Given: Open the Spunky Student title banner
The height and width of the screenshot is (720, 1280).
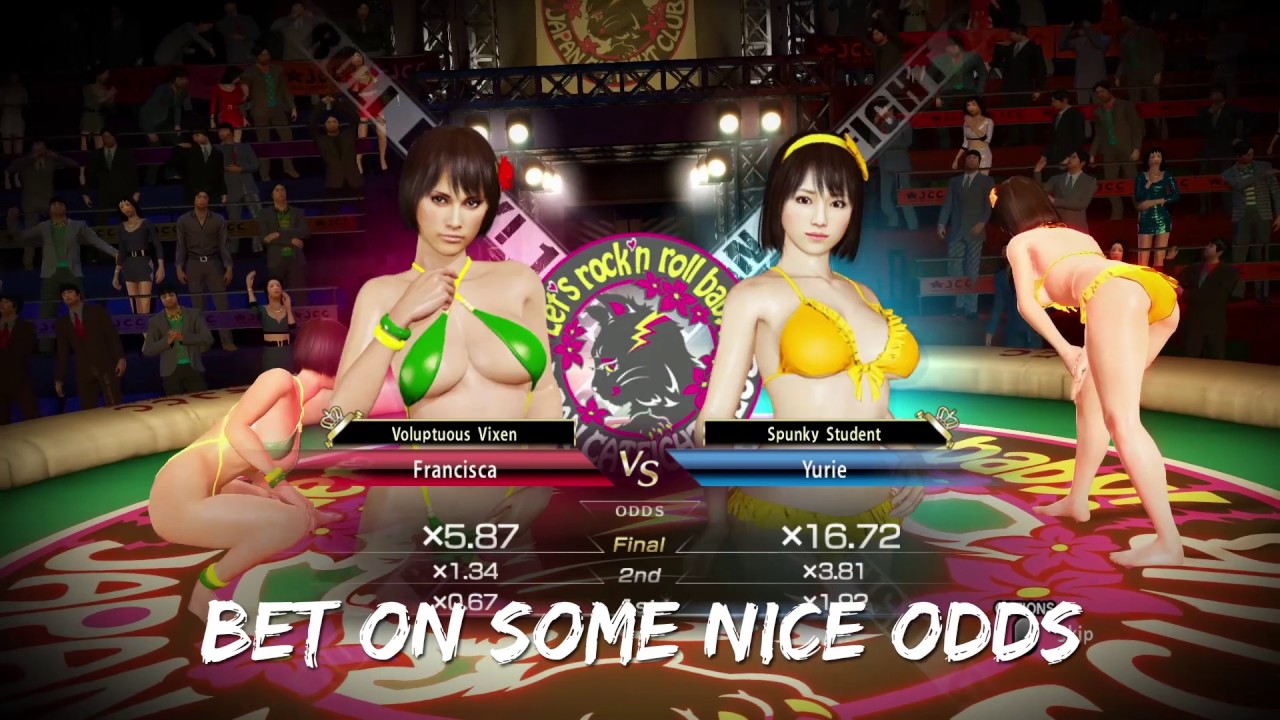Looking at the screenshot, I should tap(823, 434).
